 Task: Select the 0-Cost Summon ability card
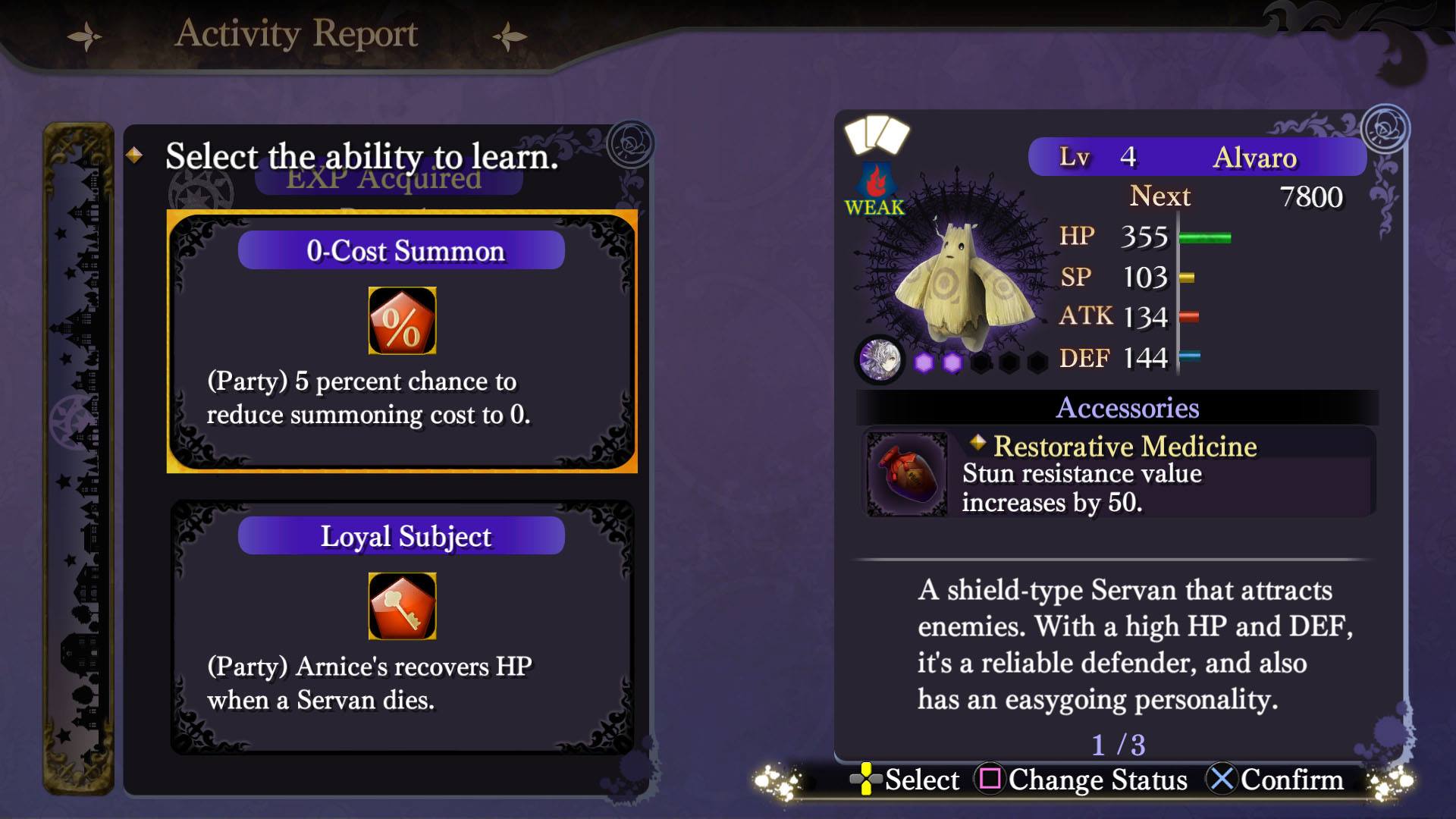point(402,341)
